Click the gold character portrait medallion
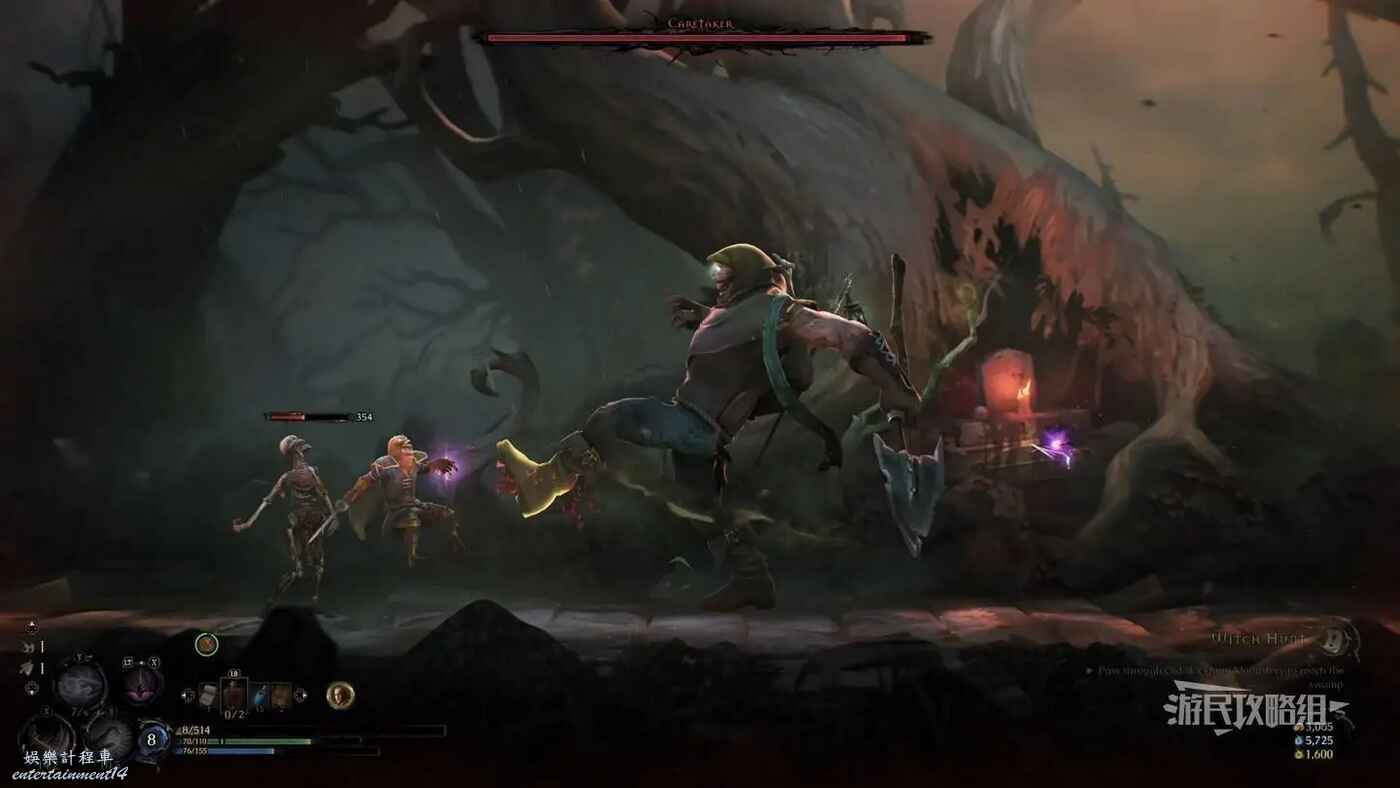 [x=340, y=694]
